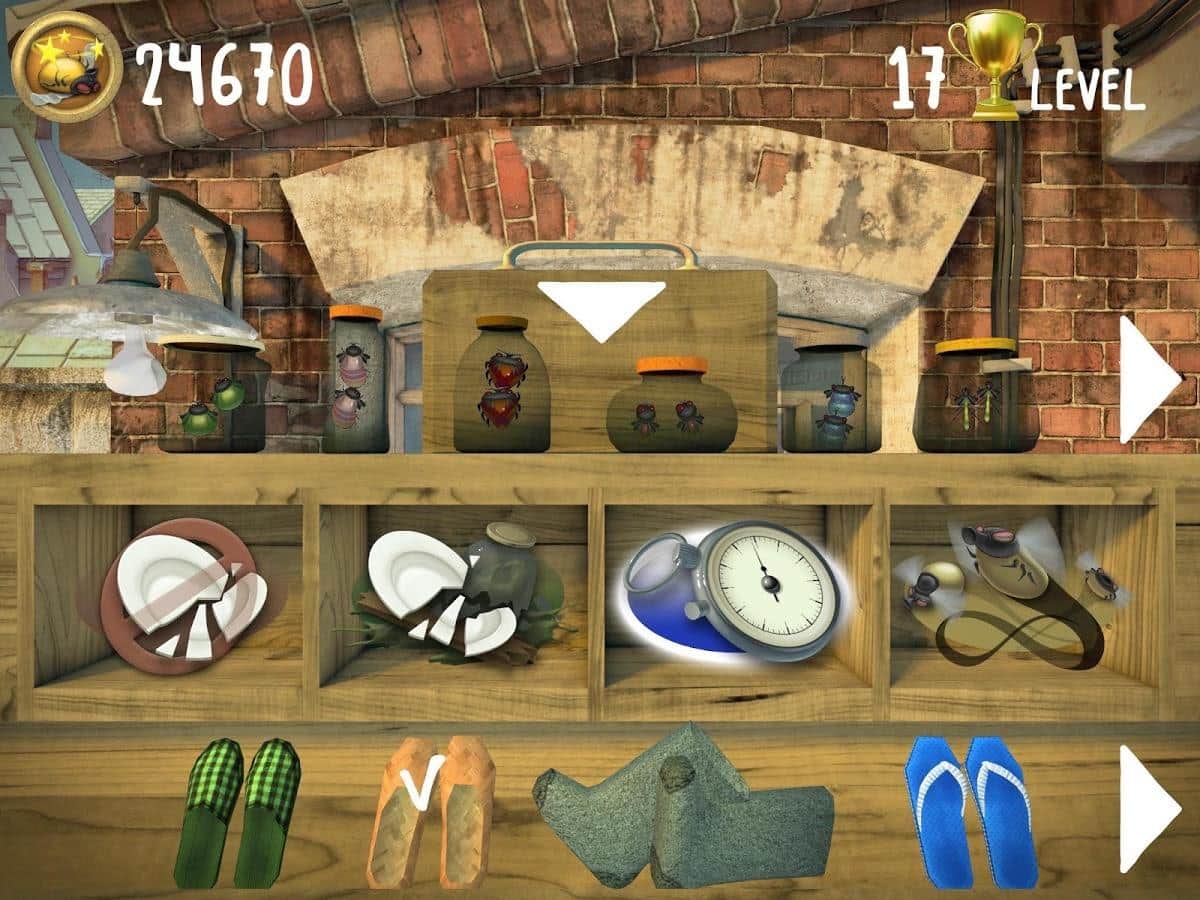1200x900 pixels.
Task: Select the orange-lidded jar of flies
Action: (671, 405)
